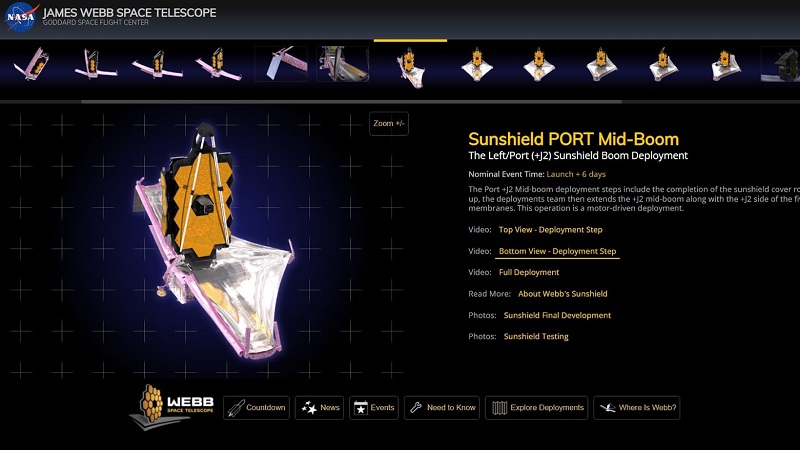This screenshot has width=800, height=450.
Task: Watch the Full Deployment video
Action: pos(529,272)
